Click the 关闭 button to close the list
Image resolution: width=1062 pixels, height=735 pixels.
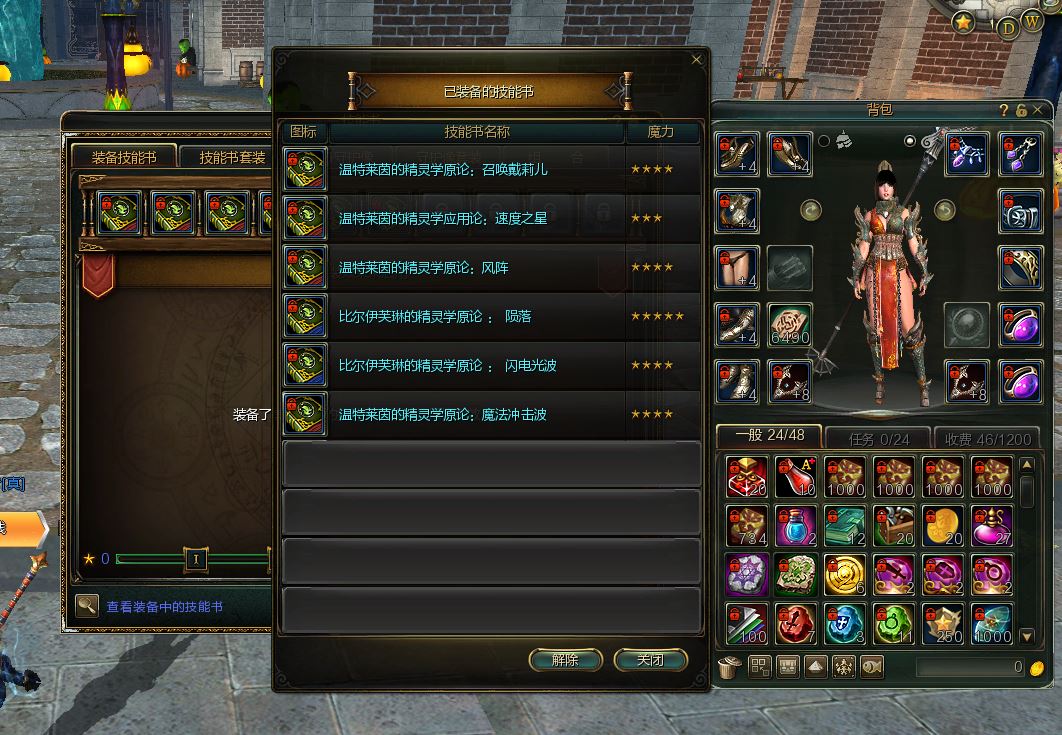point(650,660)
